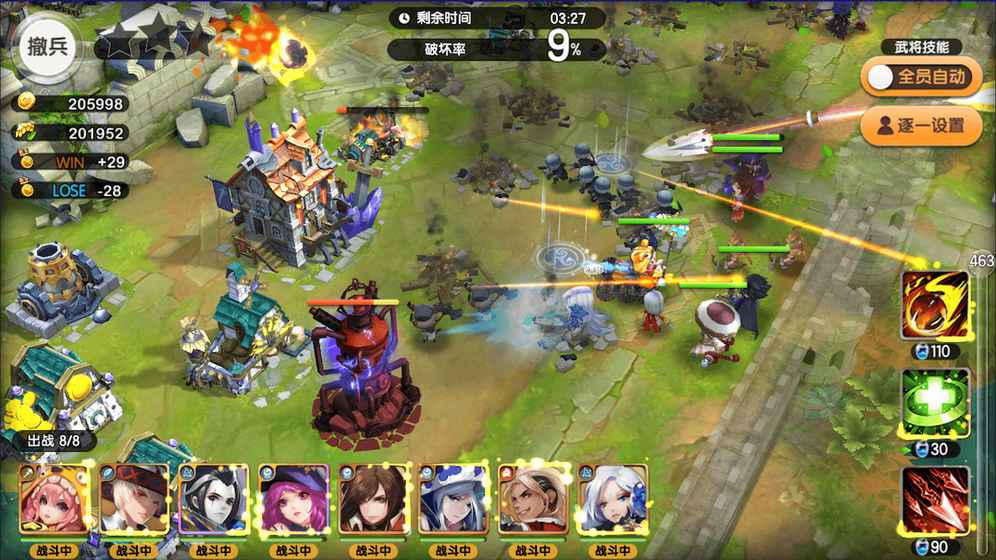Activate the fire meteor skill costing 110
The width and height of the screenshot is (996, 560).
pyautogui.click(x=935, y=304)
